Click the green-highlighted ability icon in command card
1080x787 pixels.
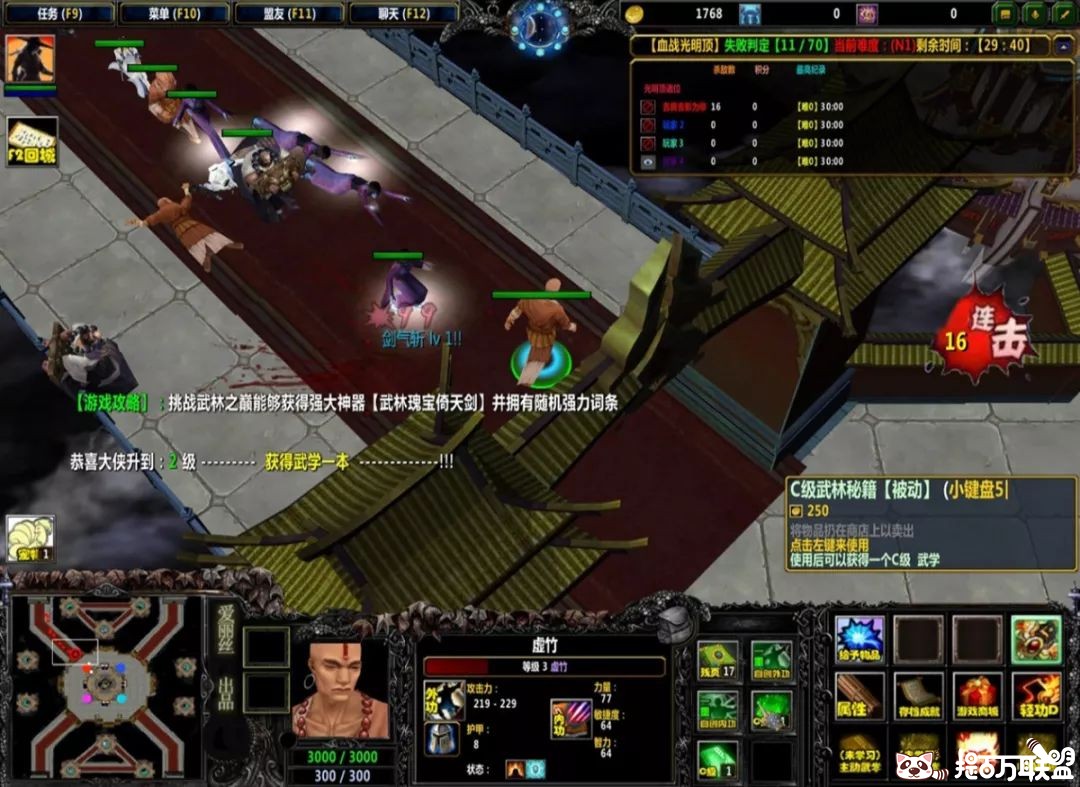1036,640
